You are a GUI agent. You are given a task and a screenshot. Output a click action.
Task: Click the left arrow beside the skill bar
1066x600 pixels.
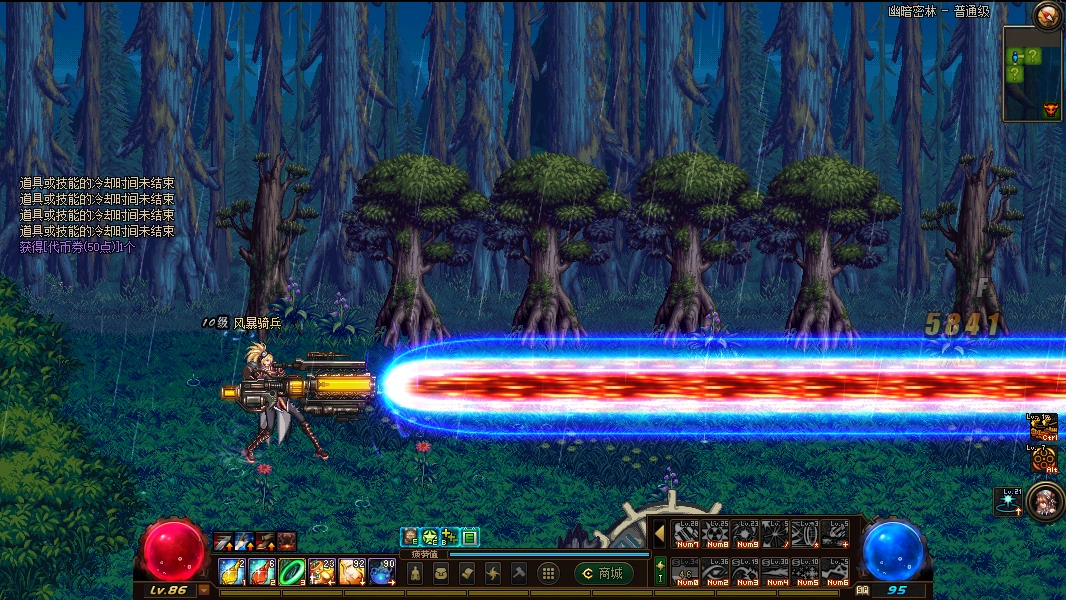[659, 535]
